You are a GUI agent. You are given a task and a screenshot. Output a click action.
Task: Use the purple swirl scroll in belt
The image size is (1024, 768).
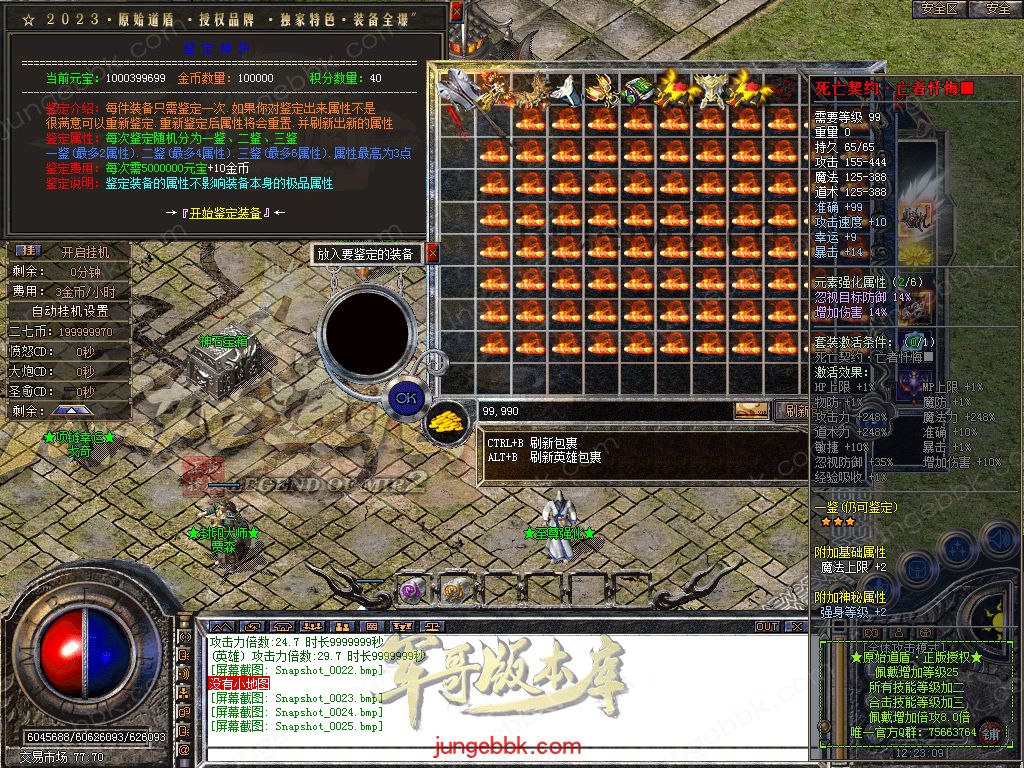click(412, 589)
